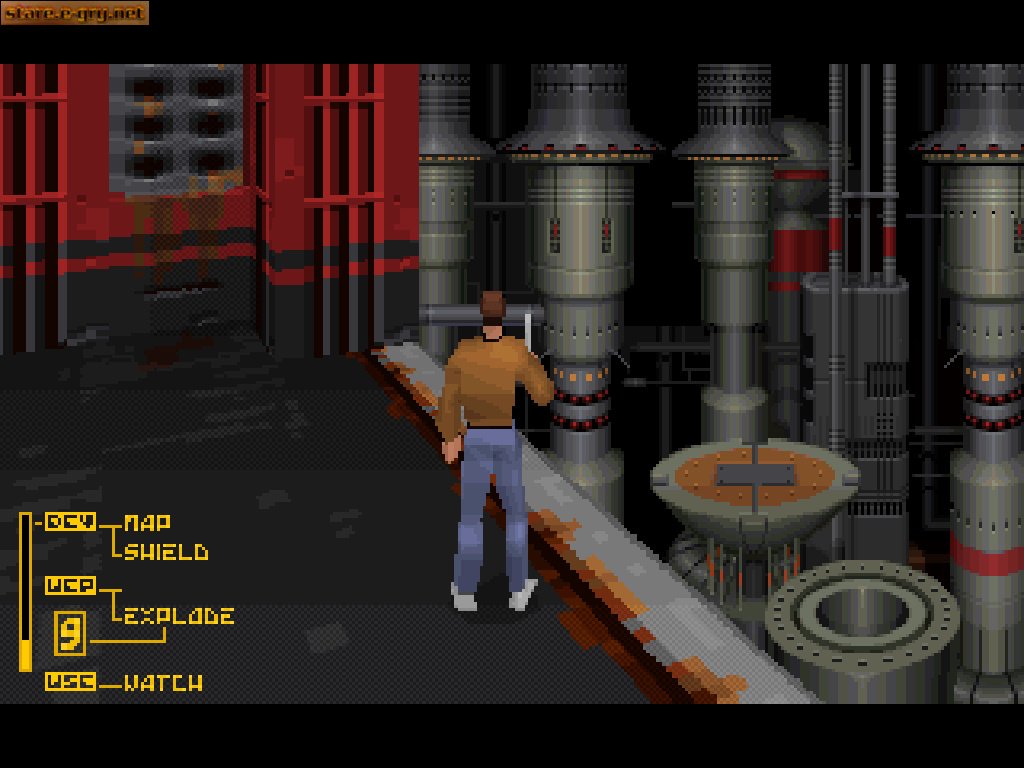Activate the SHIELD device option
The width and height of the screenshot is (1024, 768).
click(x=166, y=552)
